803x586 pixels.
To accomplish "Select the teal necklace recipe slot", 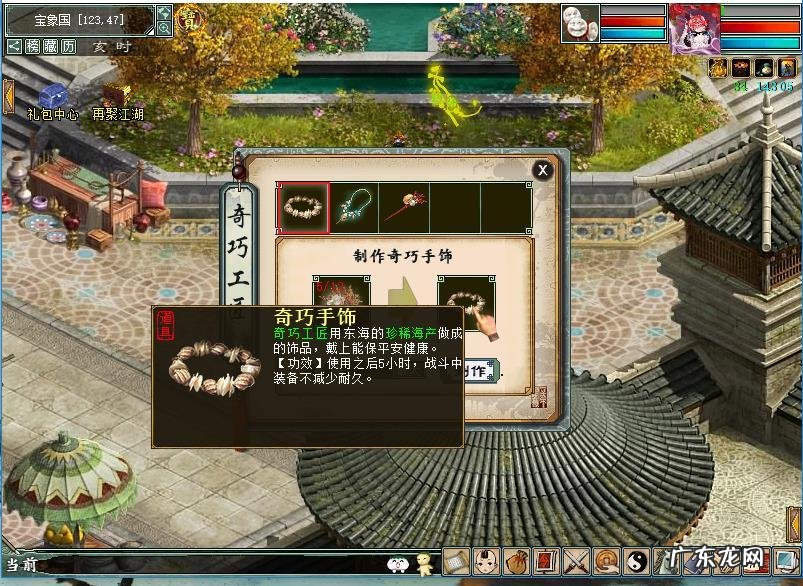I will (354, 207).
